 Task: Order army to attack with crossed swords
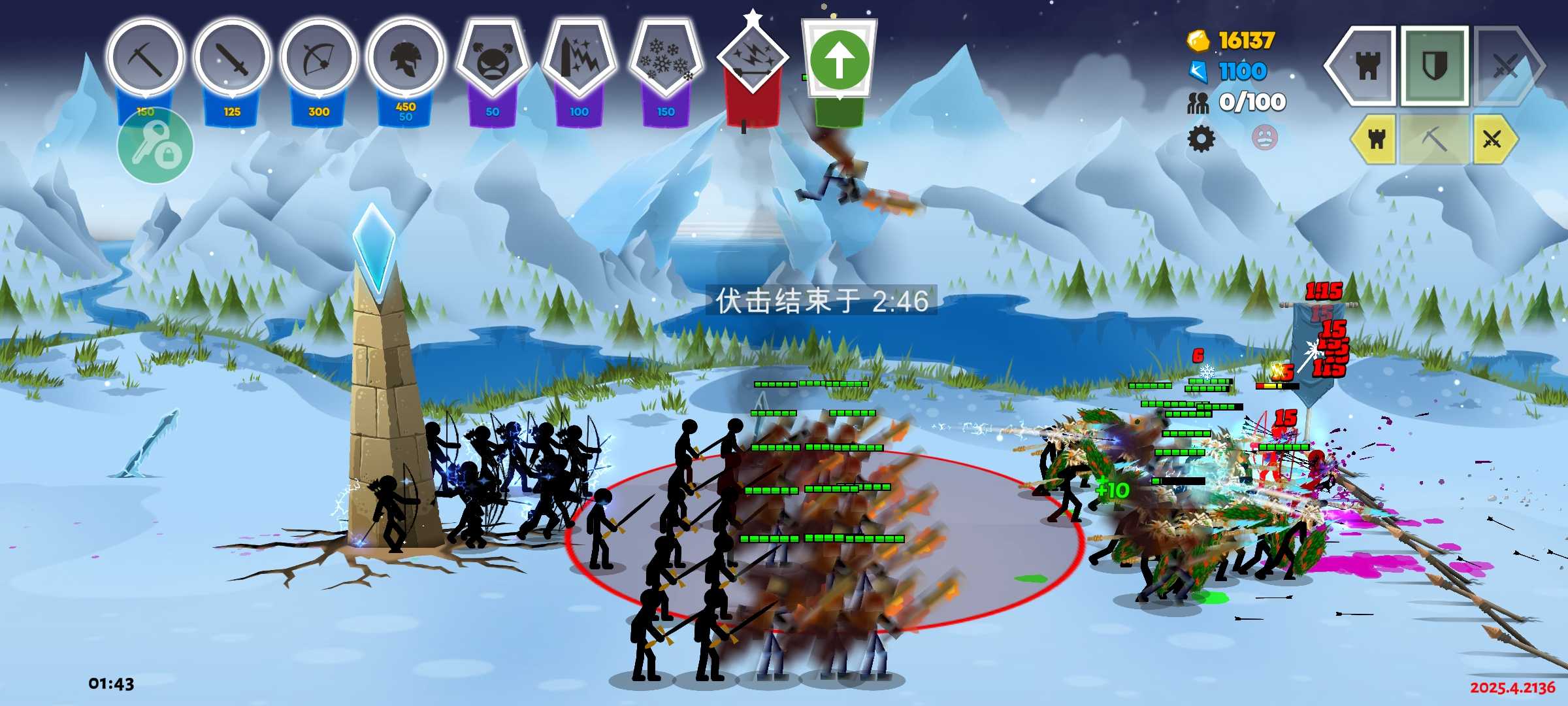coord(1506,66)
